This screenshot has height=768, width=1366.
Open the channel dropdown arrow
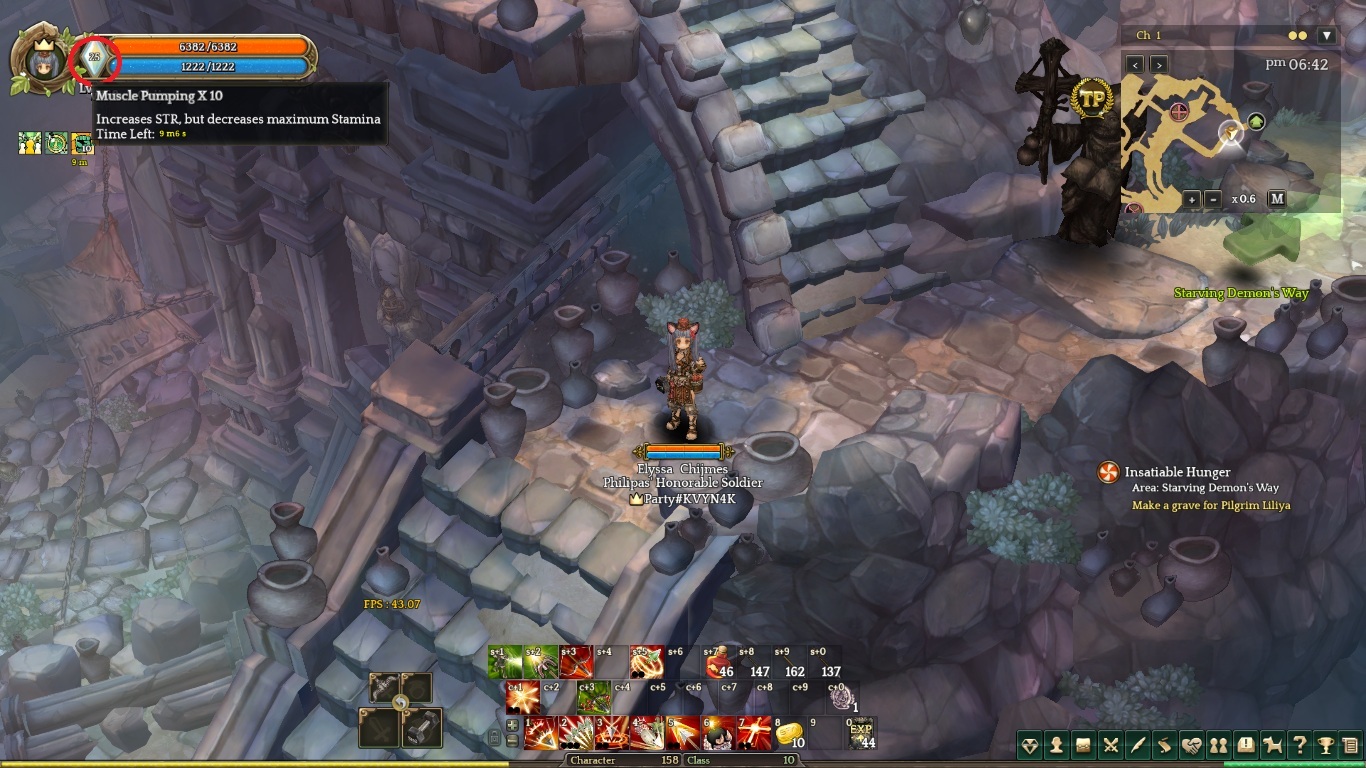pyautogui.click(x=1327, y=36)
